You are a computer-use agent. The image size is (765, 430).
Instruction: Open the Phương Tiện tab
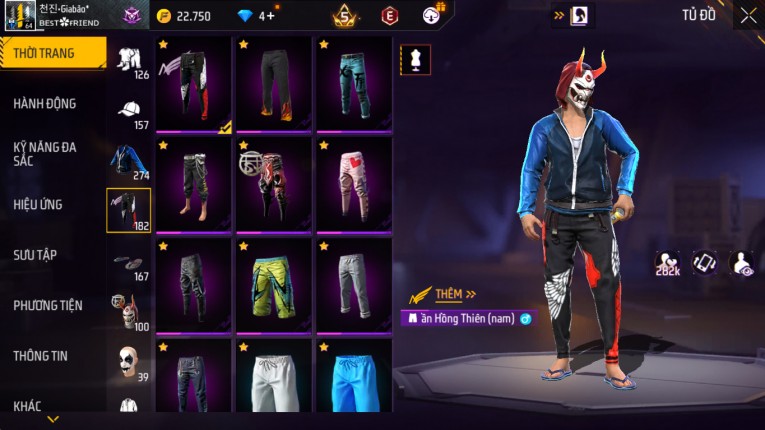pyautogui.click(x=48, y=305)
